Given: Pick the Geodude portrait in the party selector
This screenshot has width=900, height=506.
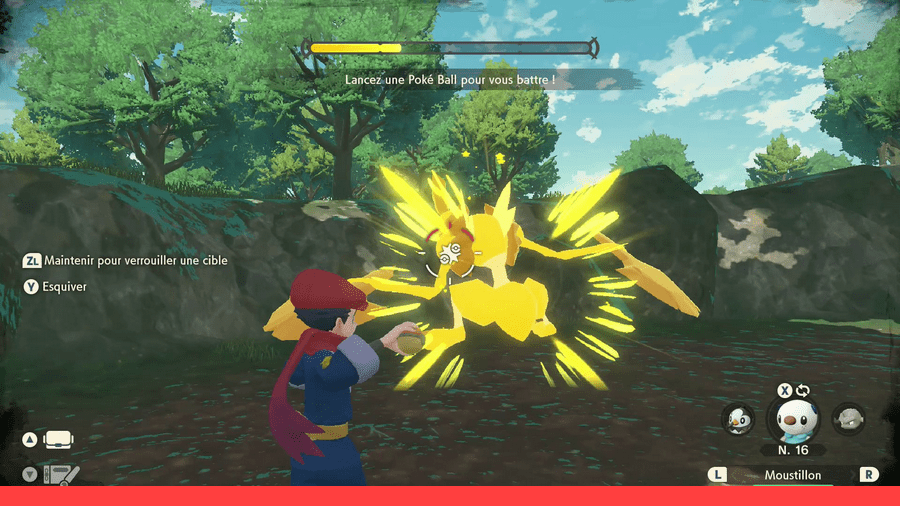Looking at the screenshot, I should (849, 419).
